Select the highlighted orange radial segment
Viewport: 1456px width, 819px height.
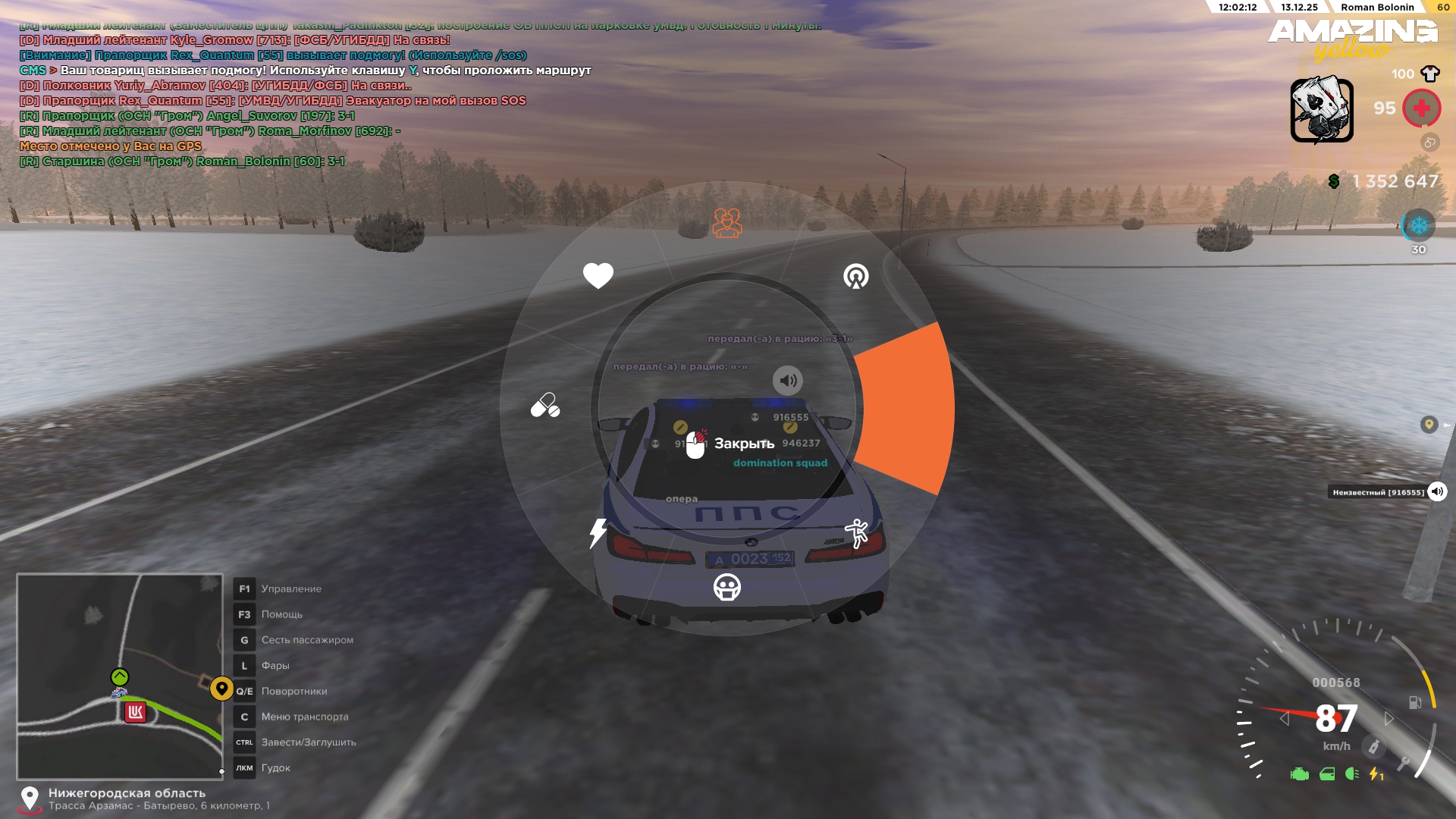[x=907, y=408]
